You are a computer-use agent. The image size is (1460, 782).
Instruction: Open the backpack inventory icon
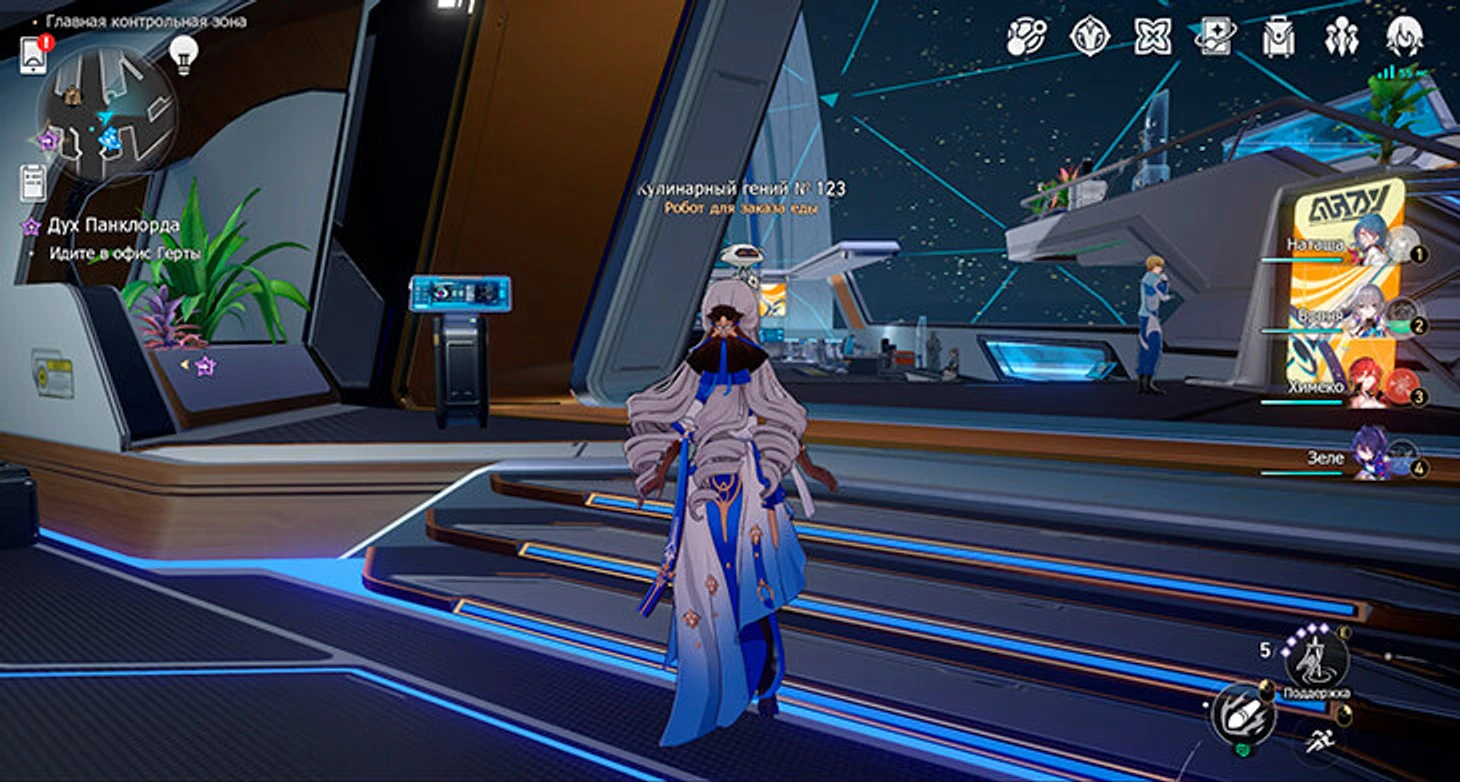(x=1278, y=37)
